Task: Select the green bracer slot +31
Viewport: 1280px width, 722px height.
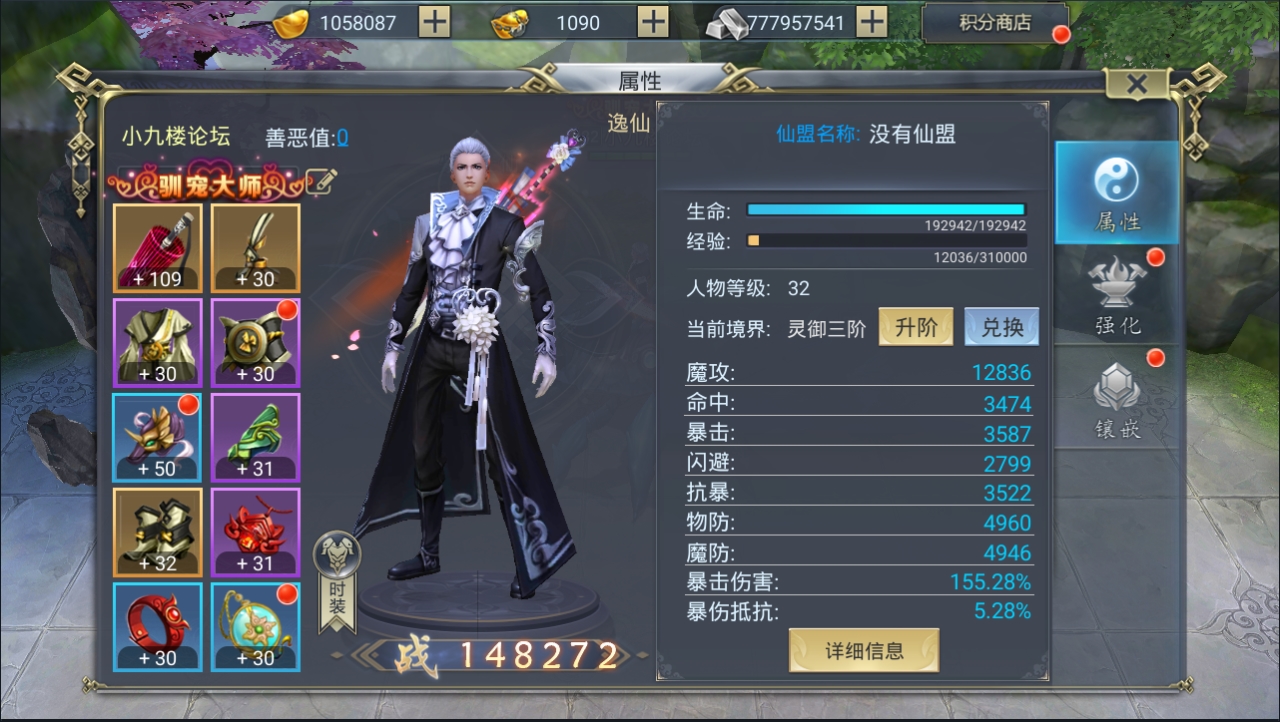Action: (256, 438)
